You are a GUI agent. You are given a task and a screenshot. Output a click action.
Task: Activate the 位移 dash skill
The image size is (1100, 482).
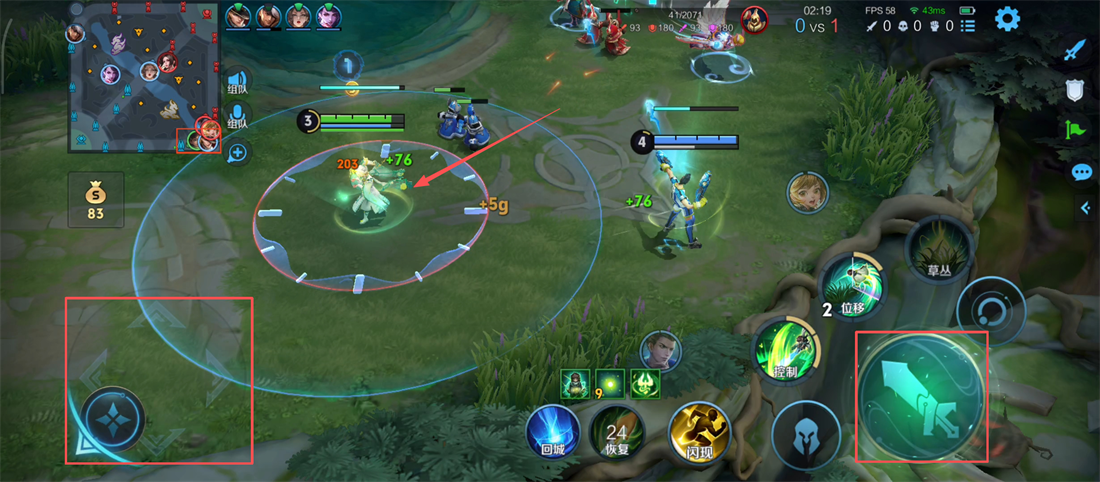pos(853,287)
